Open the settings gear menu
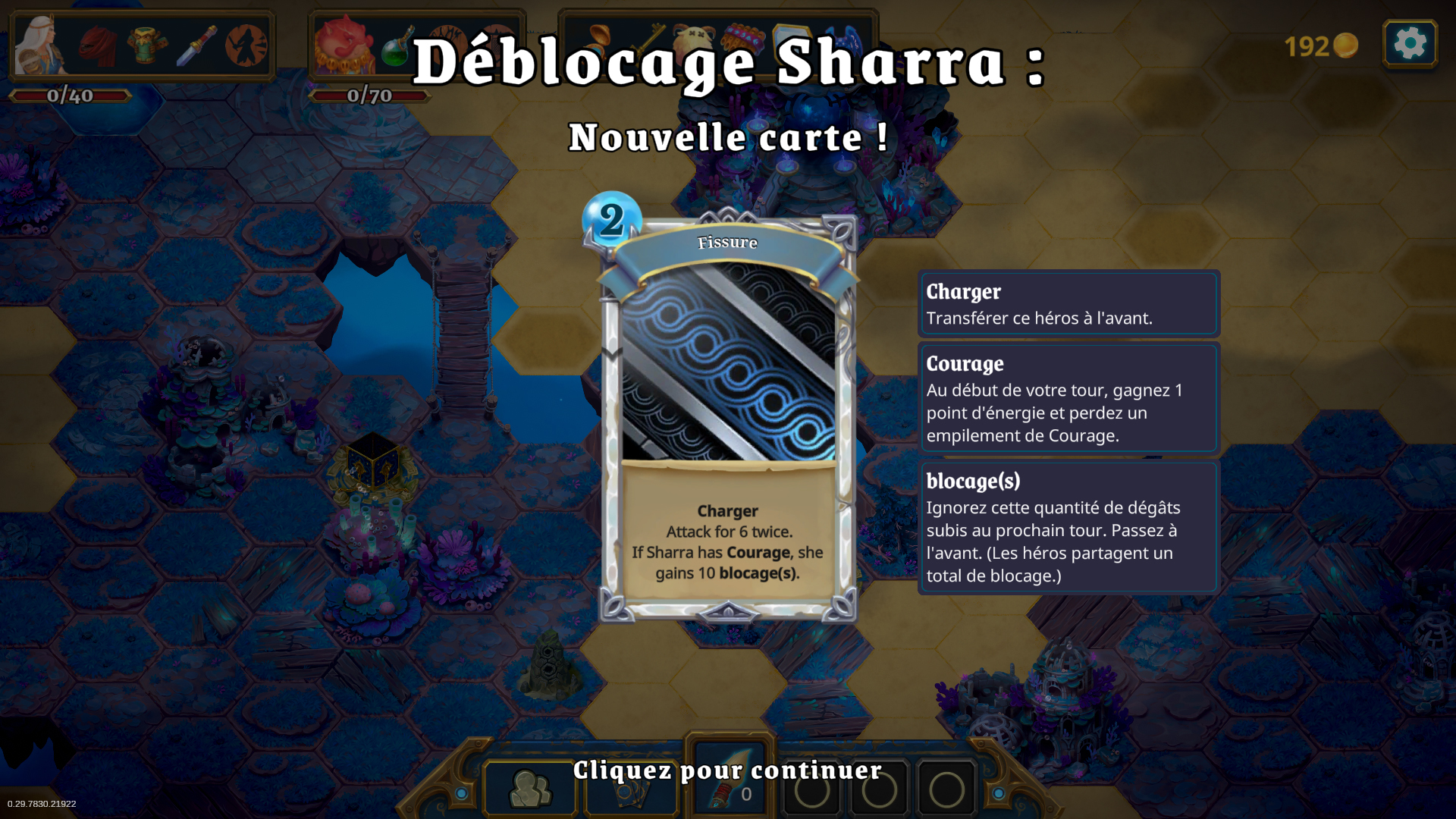 coord(1409,44)
